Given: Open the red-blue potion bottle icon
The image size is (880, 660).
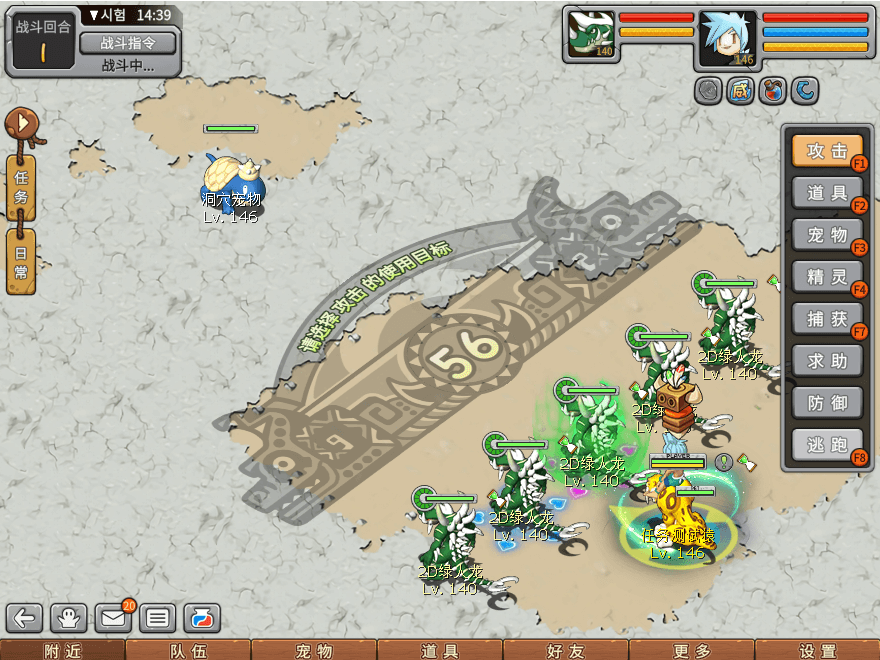Looking at the screenshot, I should [x=202, y=618].
